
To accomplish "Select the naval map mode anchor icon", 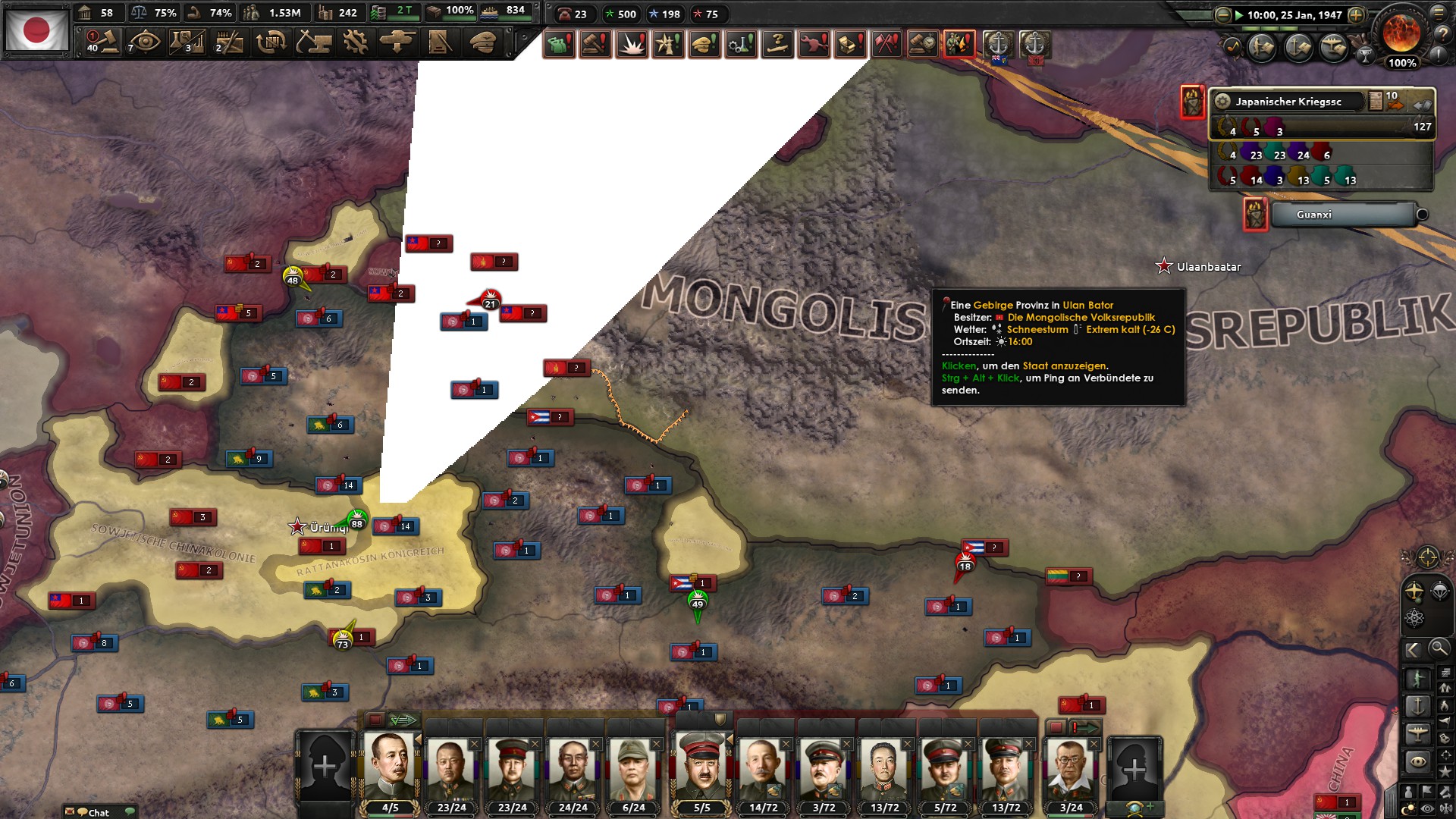I will point(1417,707).
